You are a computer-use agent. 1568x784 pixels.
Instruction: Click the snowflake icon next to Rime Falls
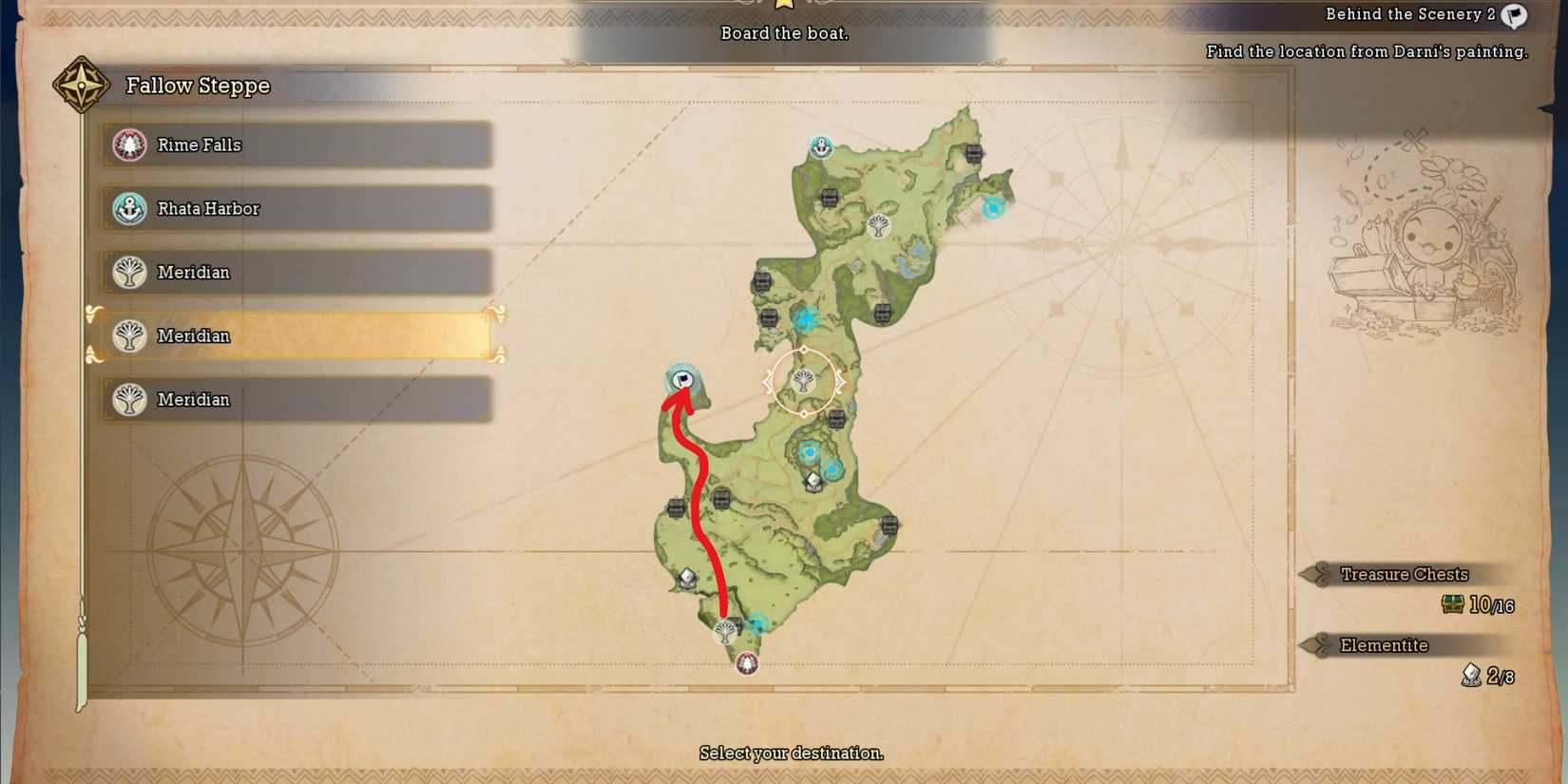tap(129, 144)
